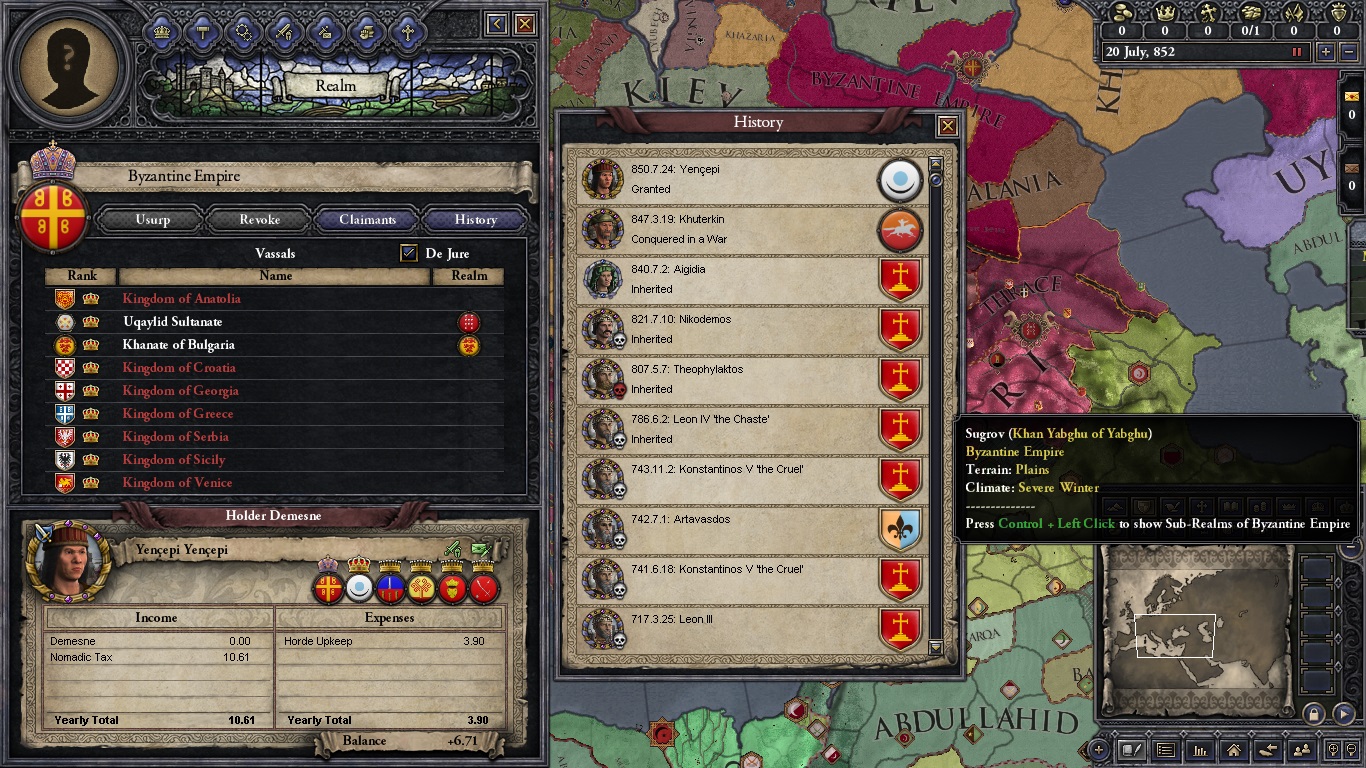Open the Religion screen via the cross icon
The image size is (1366, 768).
click(407, 31)
